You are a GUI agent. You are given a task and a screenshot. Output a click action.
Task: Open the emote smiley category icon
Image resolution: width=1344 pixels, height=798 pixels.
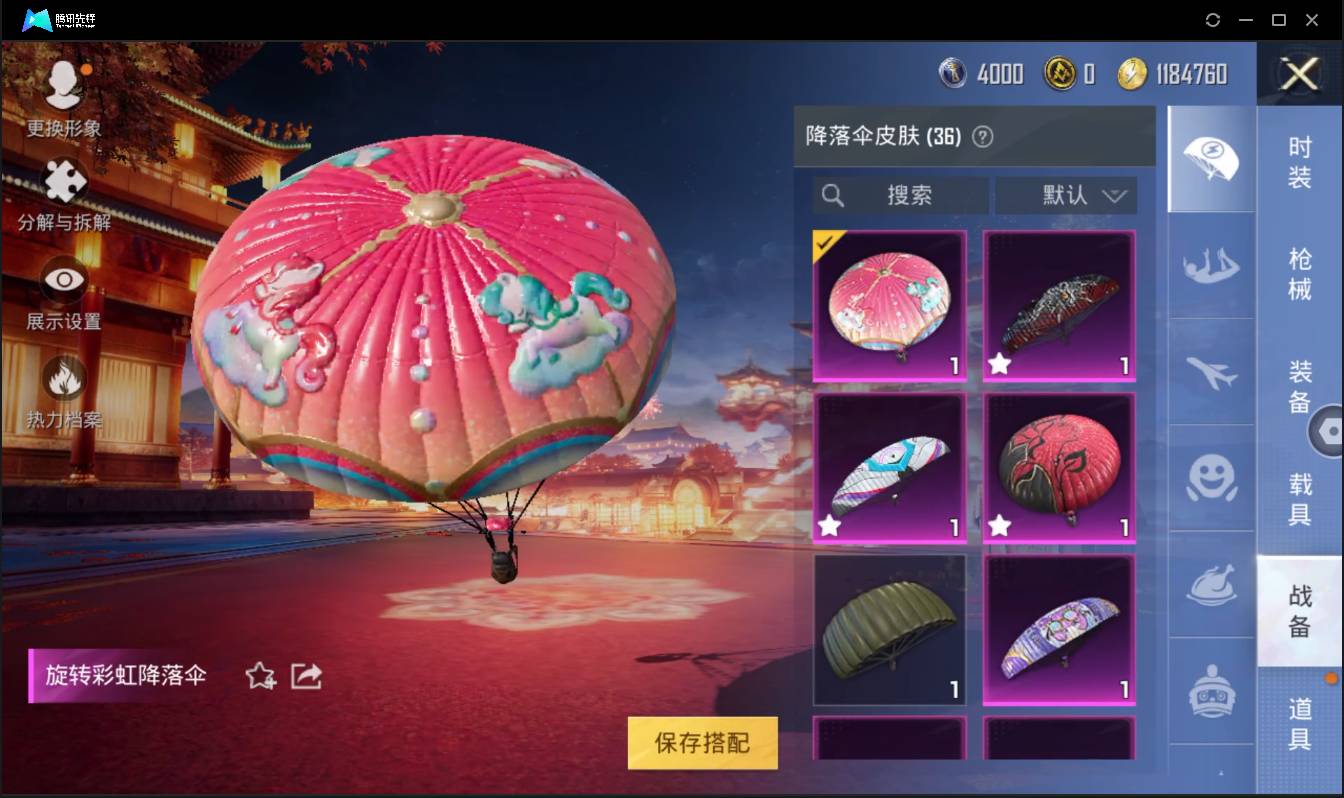[1211, 480]
